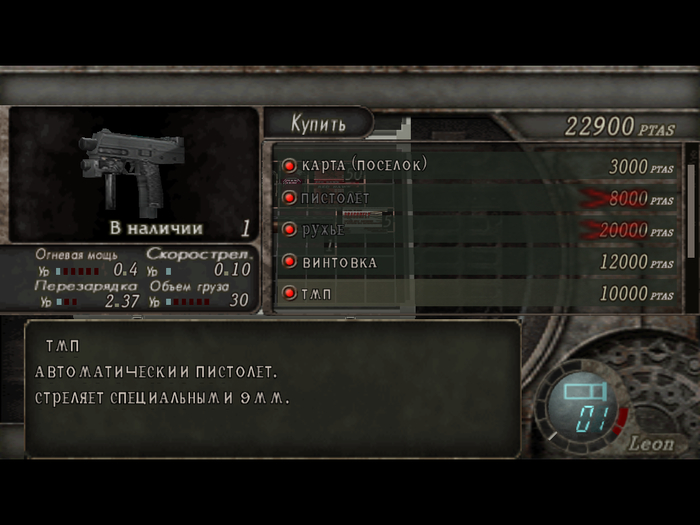This screenshot has height=525, width=700.
Task: Click the TMP weapon preview image
Action: 128,168
